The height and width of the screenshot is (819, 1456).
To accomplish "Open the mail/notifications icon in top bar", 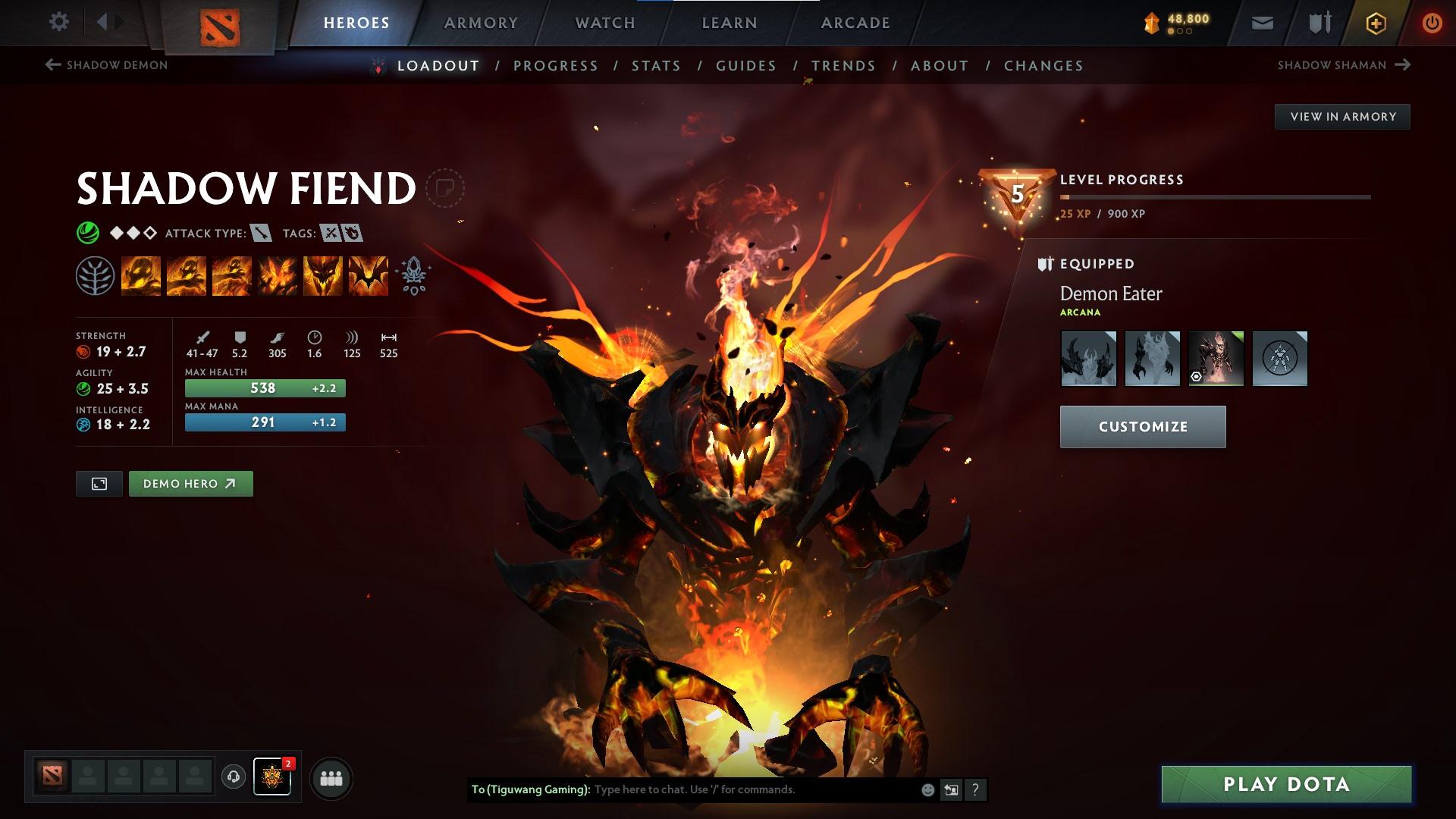I will pyautogui.click(x=1261, y=22).
